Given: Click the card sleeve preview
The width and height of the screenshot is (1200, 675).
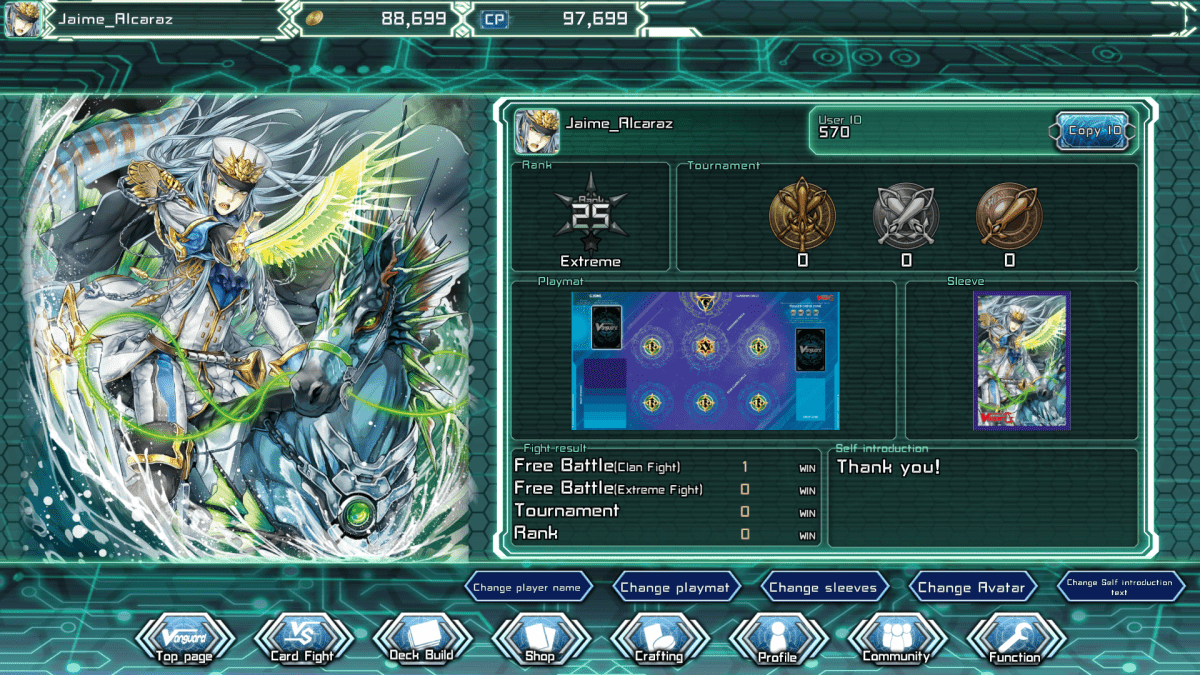Looking at the screenshot, I should coord(1022,360).
